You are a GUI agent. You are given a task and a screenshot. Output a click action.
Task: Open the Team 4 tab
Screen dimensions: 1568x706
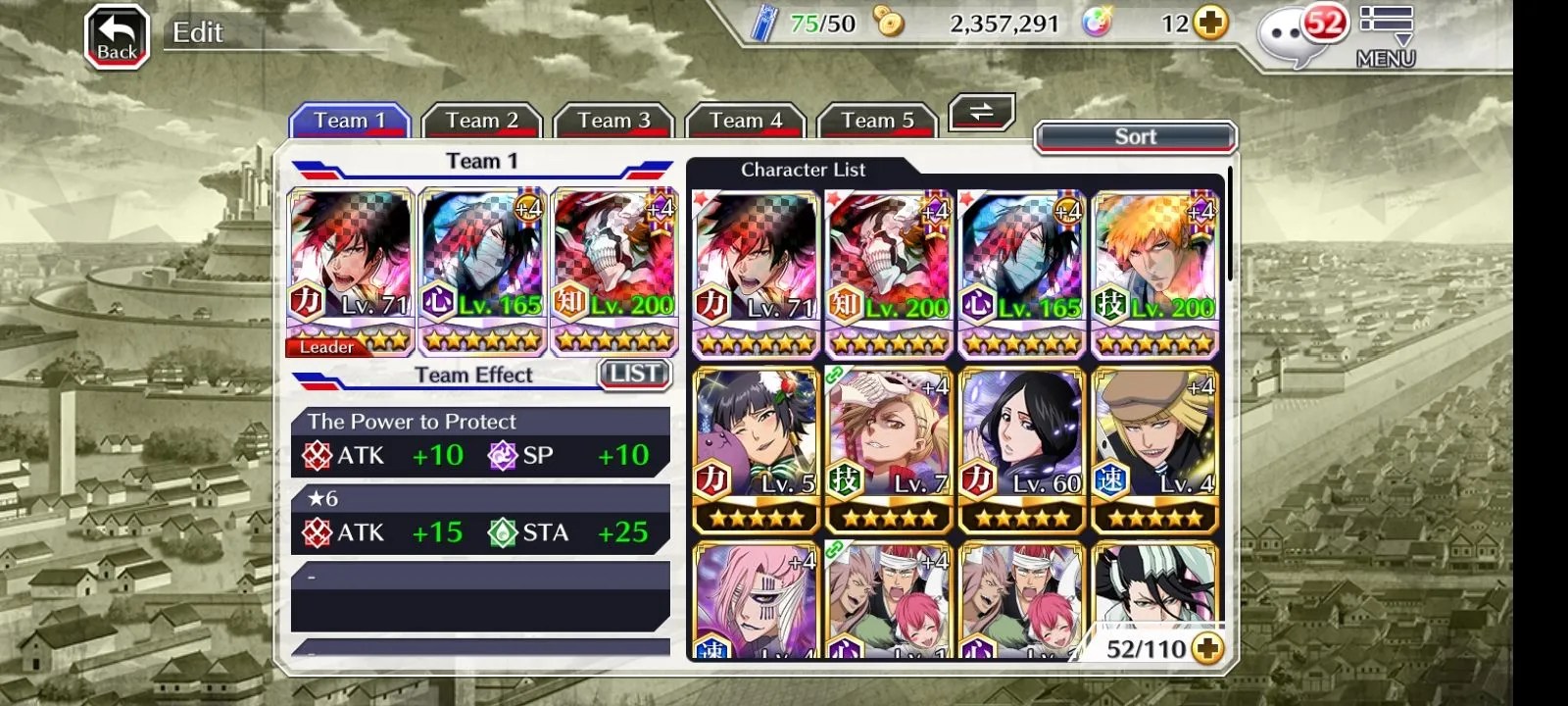(745, 121)
